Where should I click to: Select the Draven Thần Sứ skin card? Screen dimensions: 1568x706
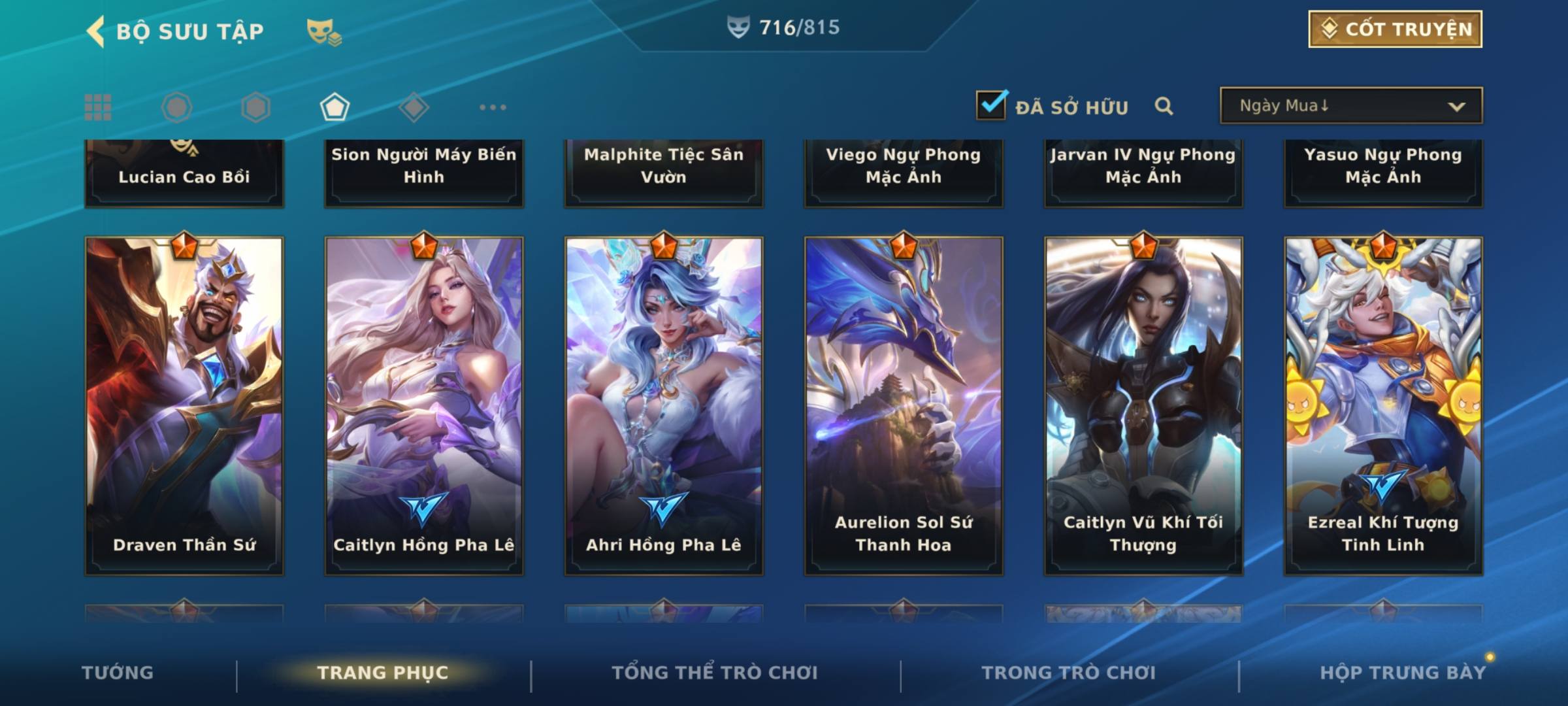point(184,405)
